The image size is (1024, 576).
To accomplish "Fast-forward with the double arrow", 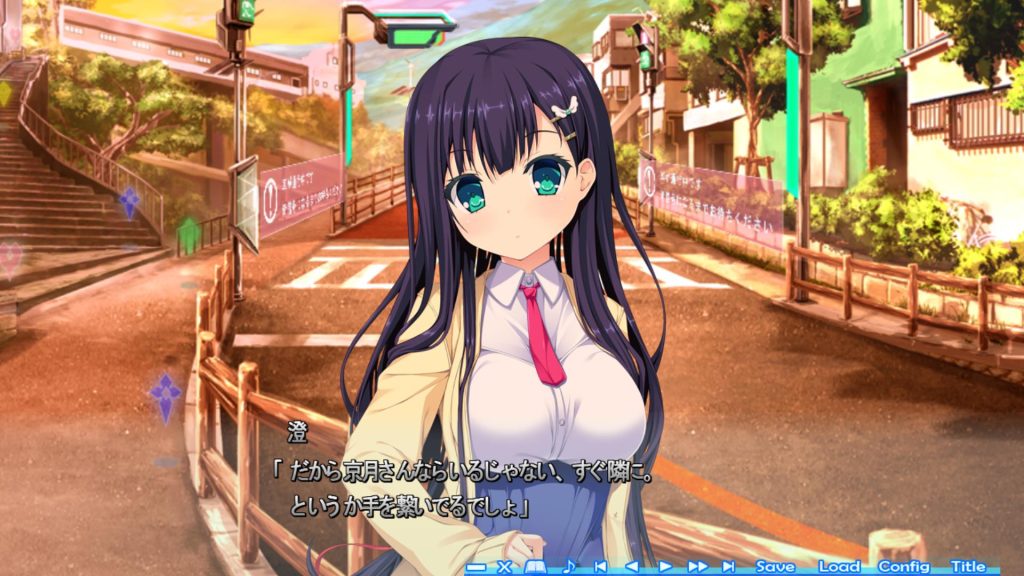I will [x=697, y=567].
